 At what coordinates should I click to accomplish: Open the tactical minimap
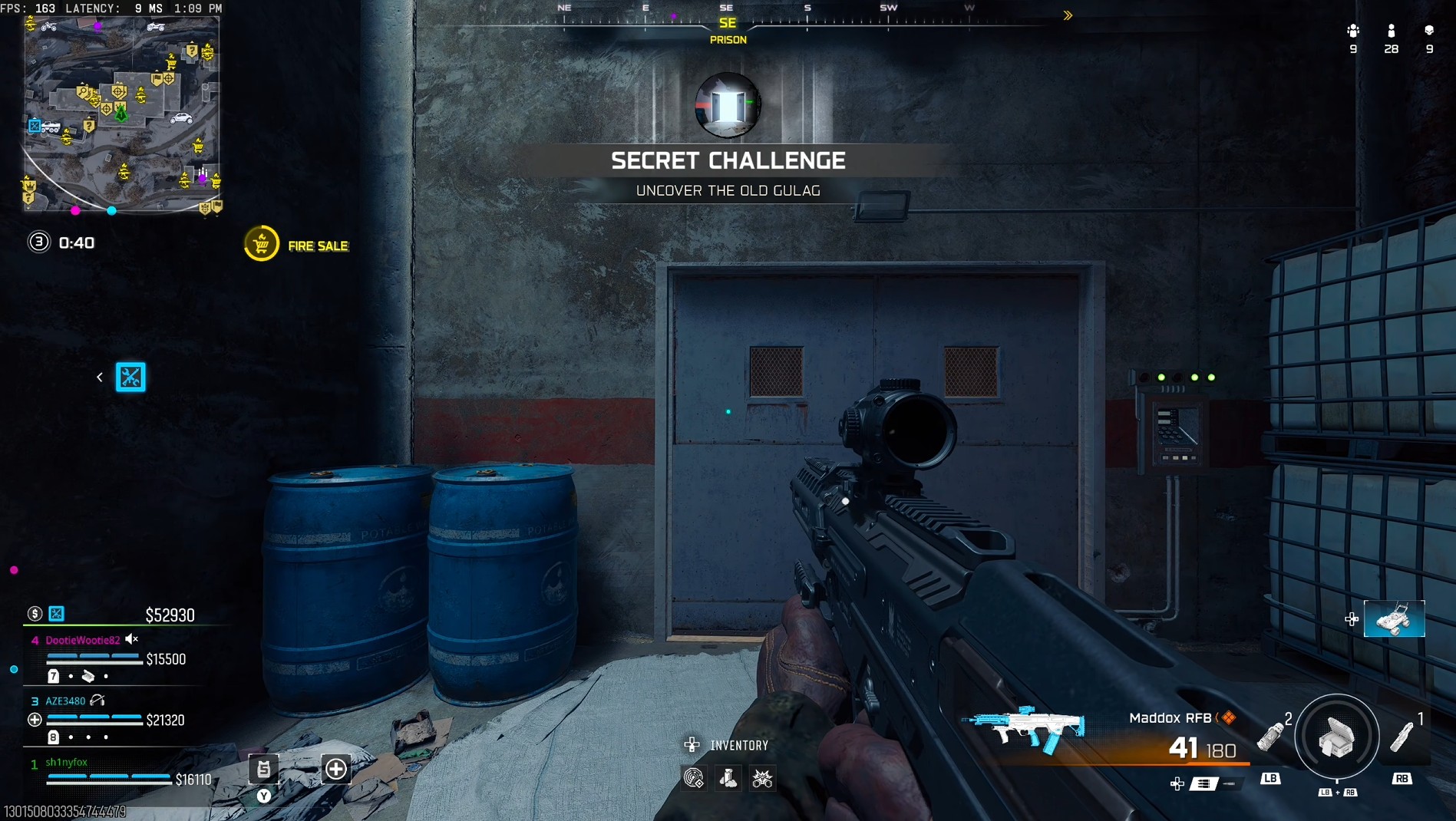tap(121, 114)
